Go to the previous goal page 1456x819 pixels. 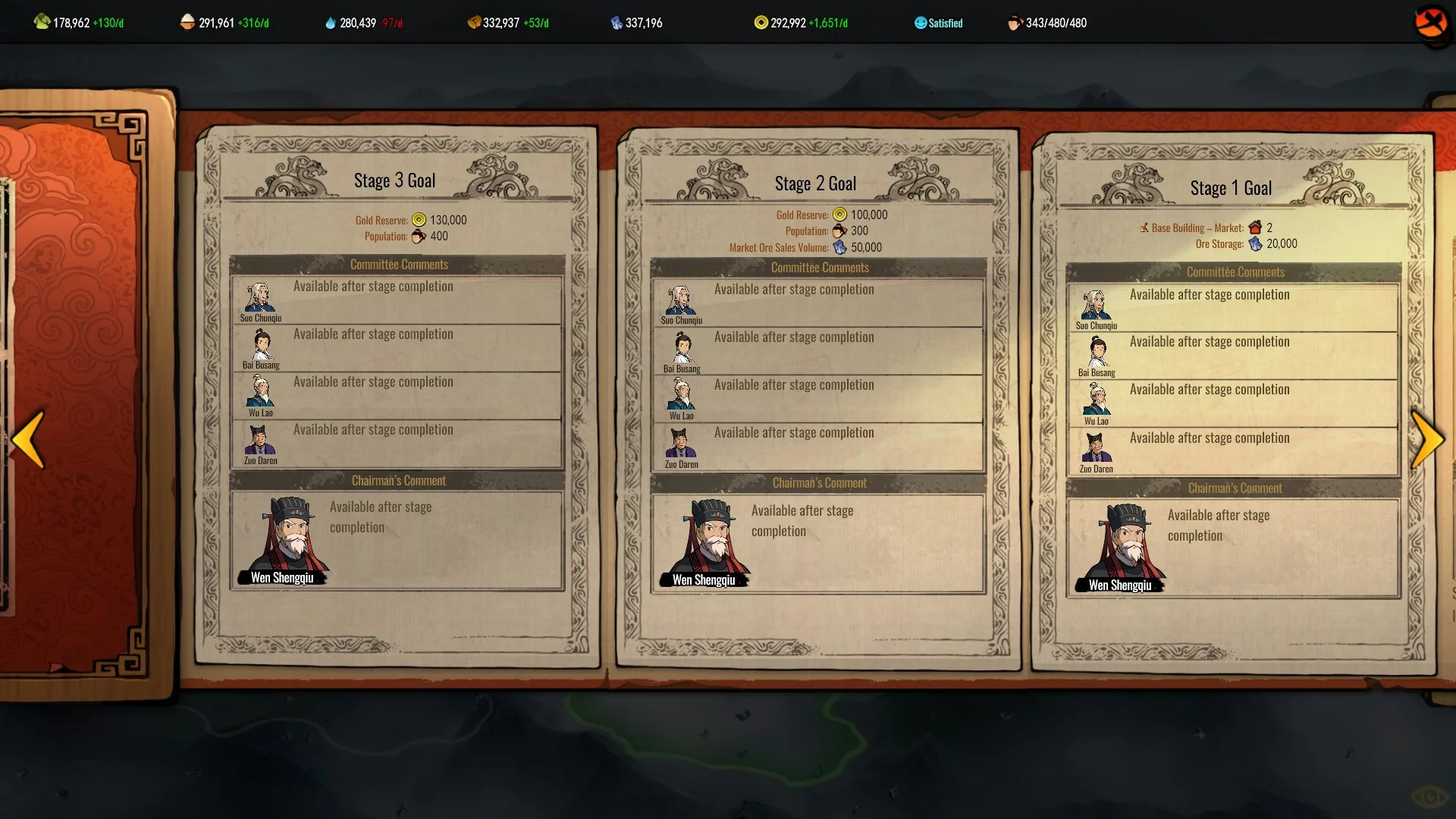pos(30,439)
